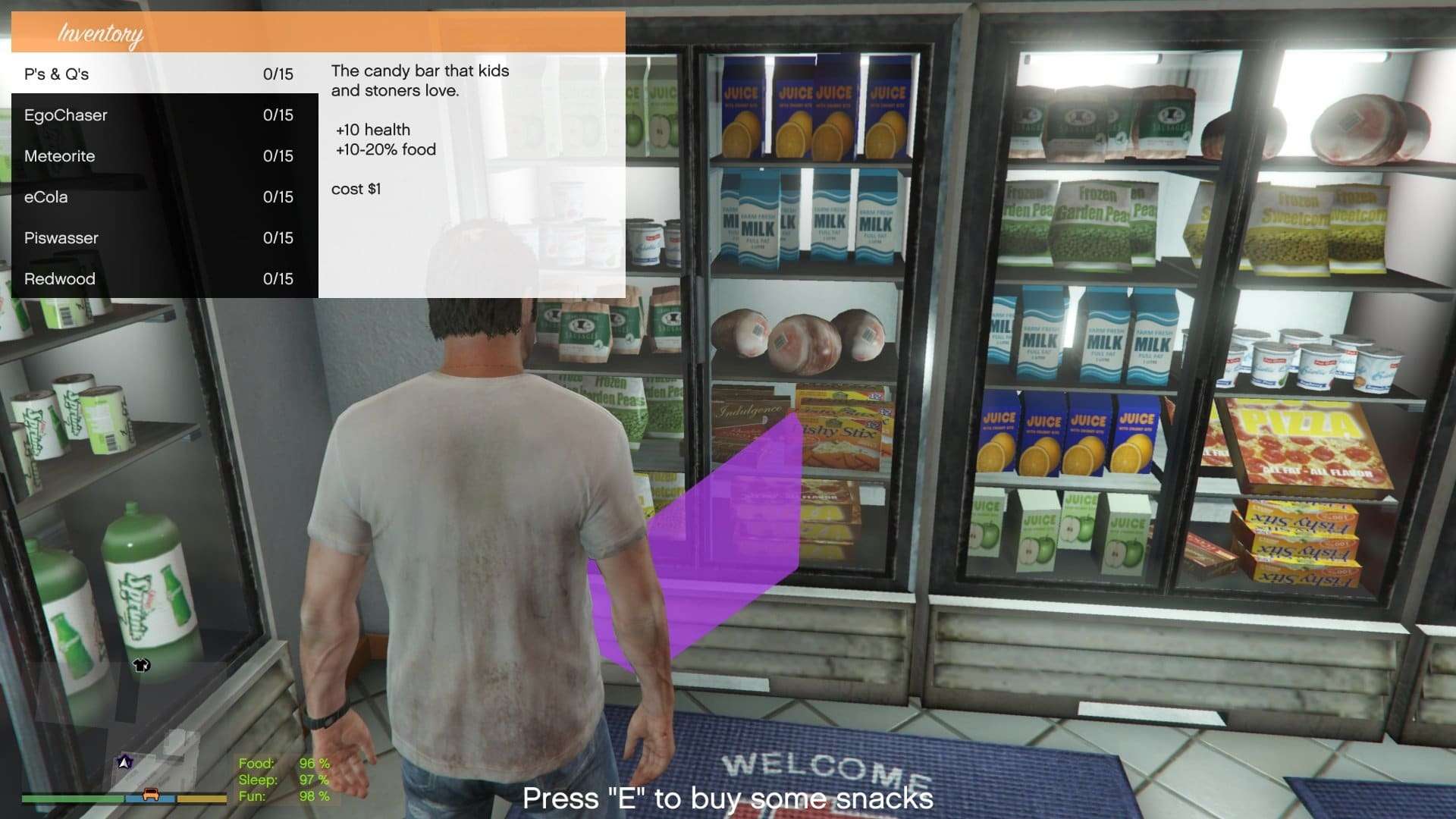1456x819 pixels.
Task: Select the Redwood item at list bottom
Action: pyautogui.click(x=61, y=278)
